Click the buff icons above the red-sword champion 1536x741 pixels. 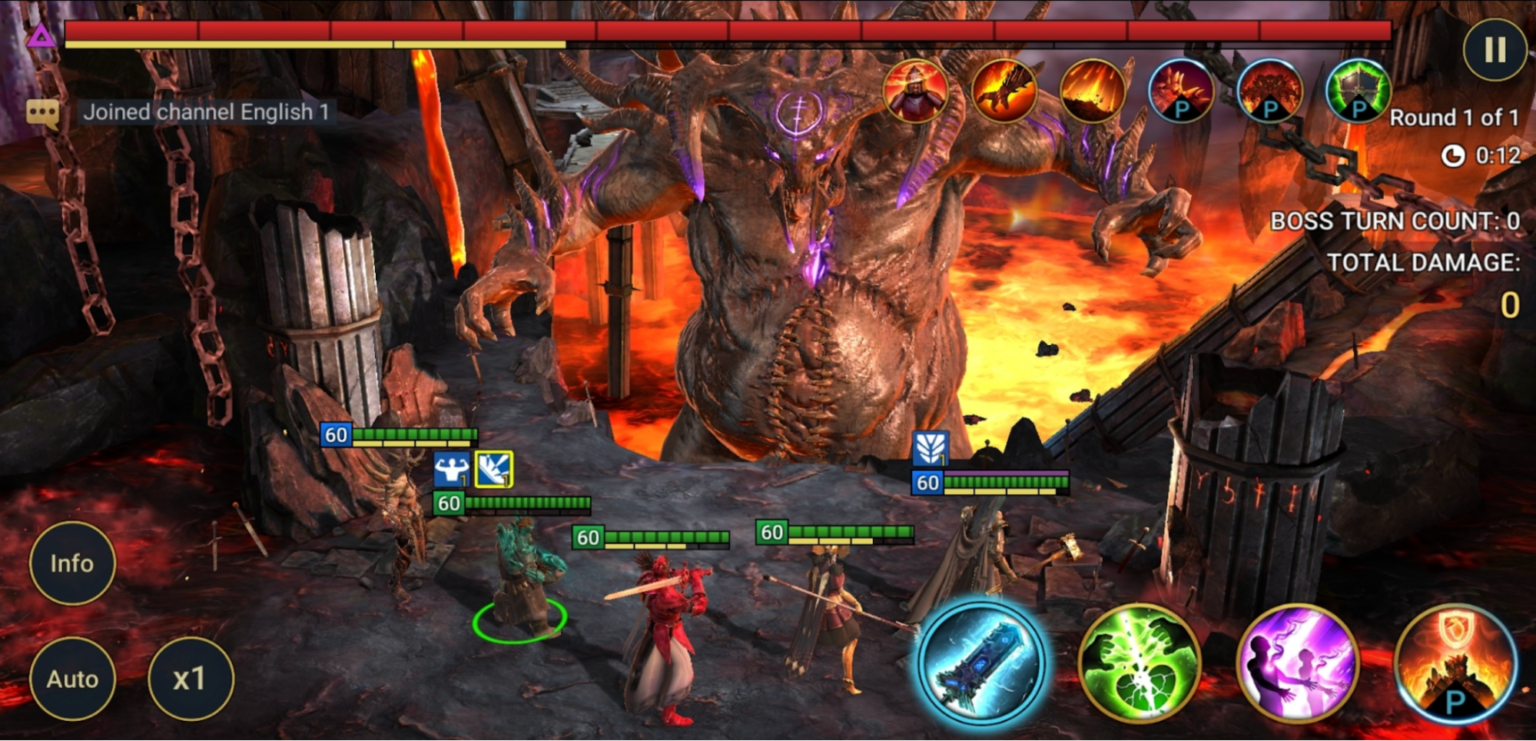pos(471,470)
